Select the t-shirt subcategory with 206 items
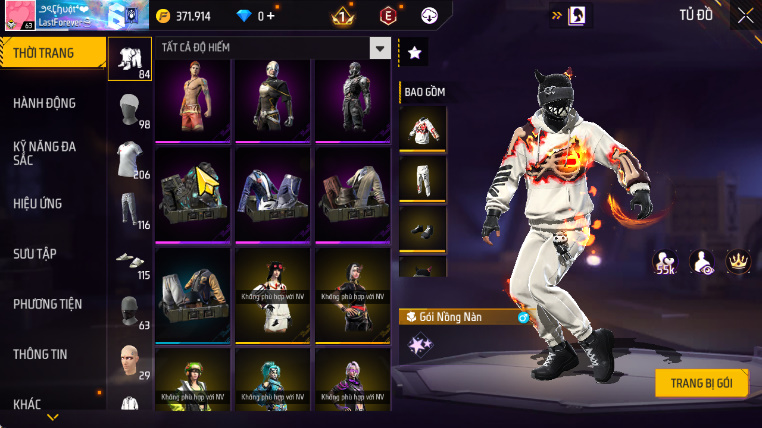 coord(129,160)
